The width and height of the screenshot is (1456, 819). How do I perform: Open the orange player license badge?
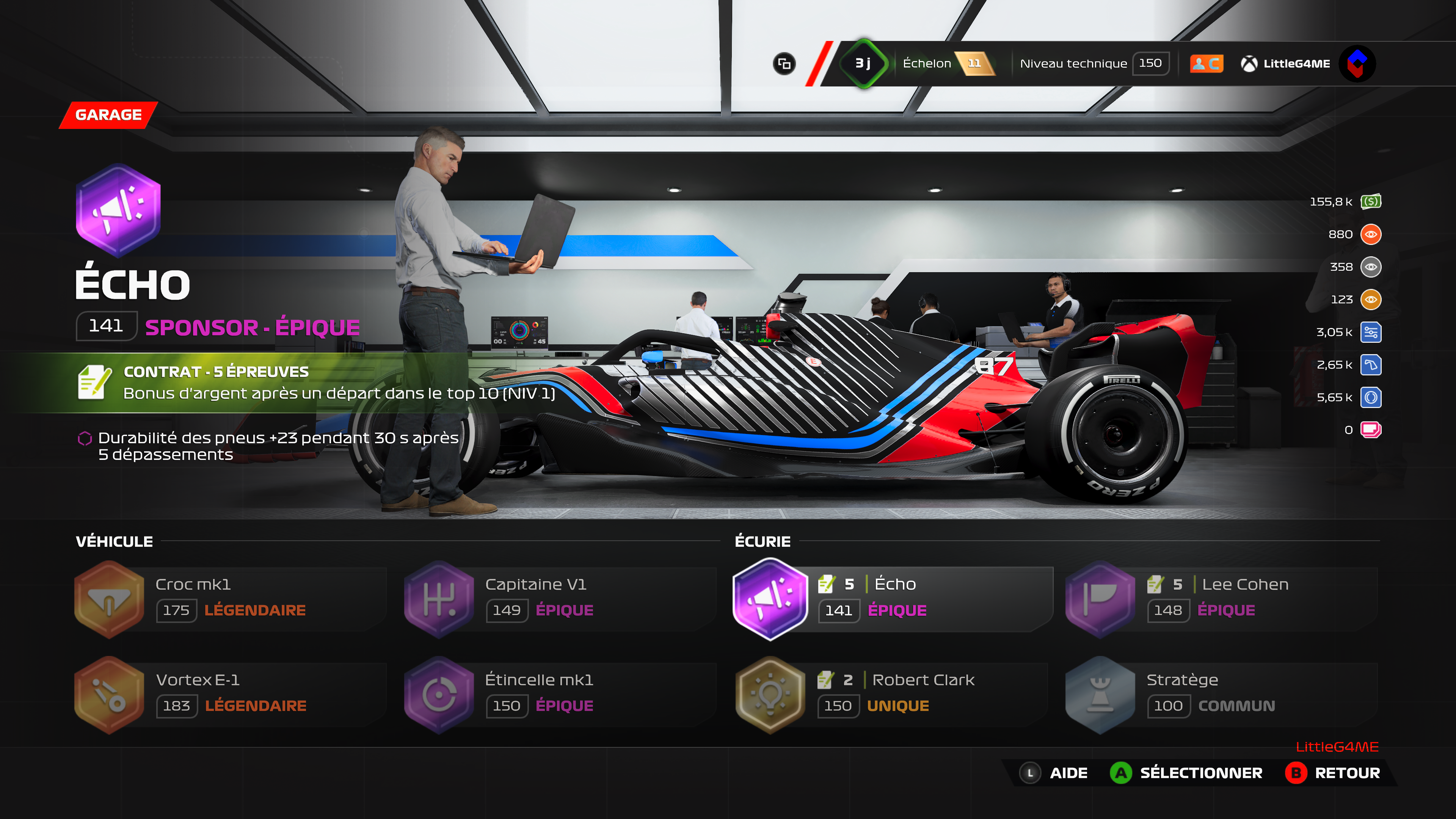[x=1206, y=64]
